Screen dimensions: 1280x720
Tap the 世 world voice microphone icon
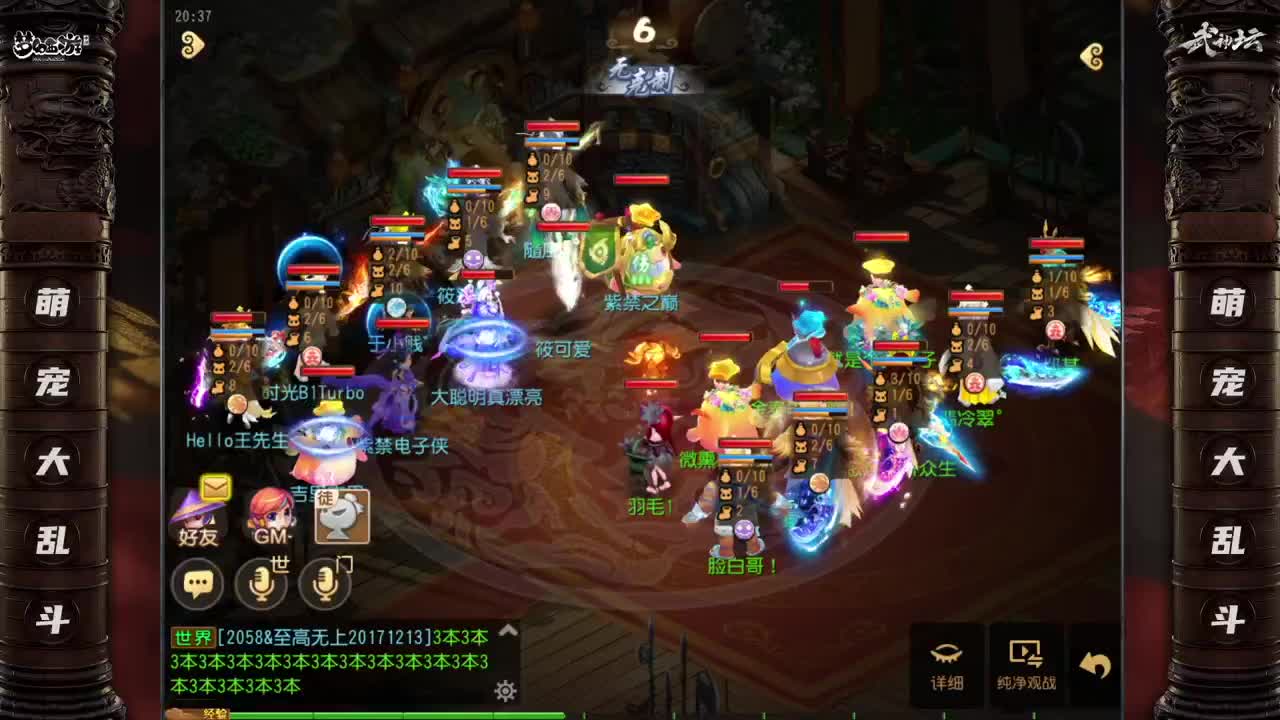[x=262, y=583]
